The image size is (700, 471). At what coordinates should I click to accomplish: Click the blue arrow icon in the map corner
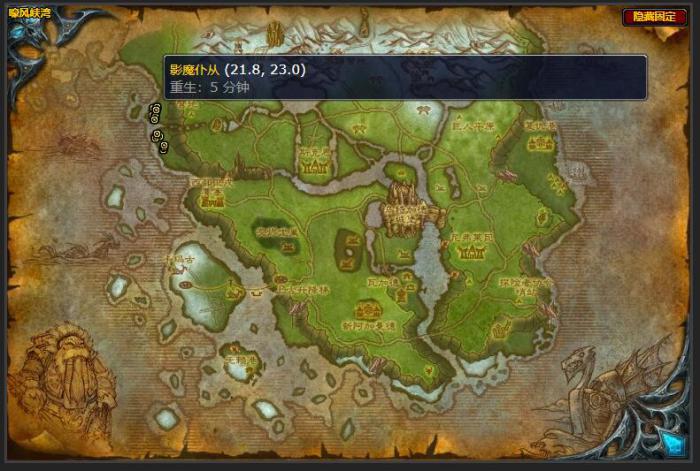[x=666, y=440]
